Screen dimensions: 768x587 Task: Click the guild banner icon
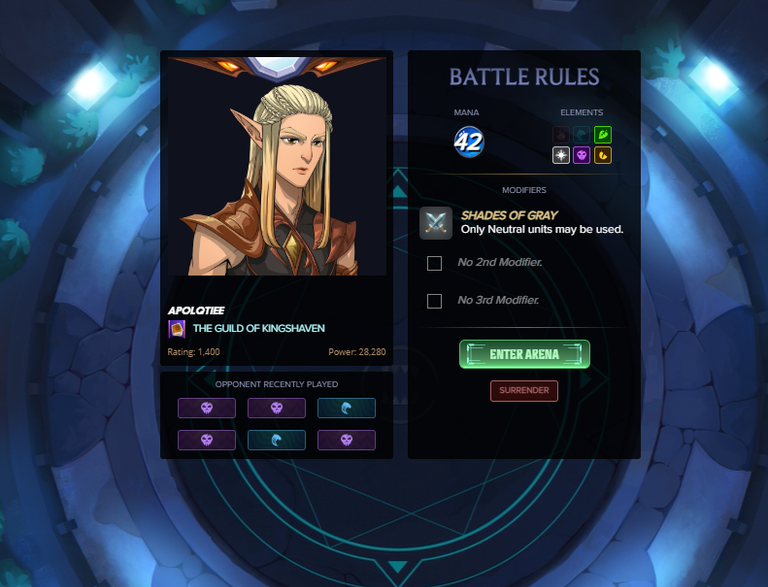(177, 328)
